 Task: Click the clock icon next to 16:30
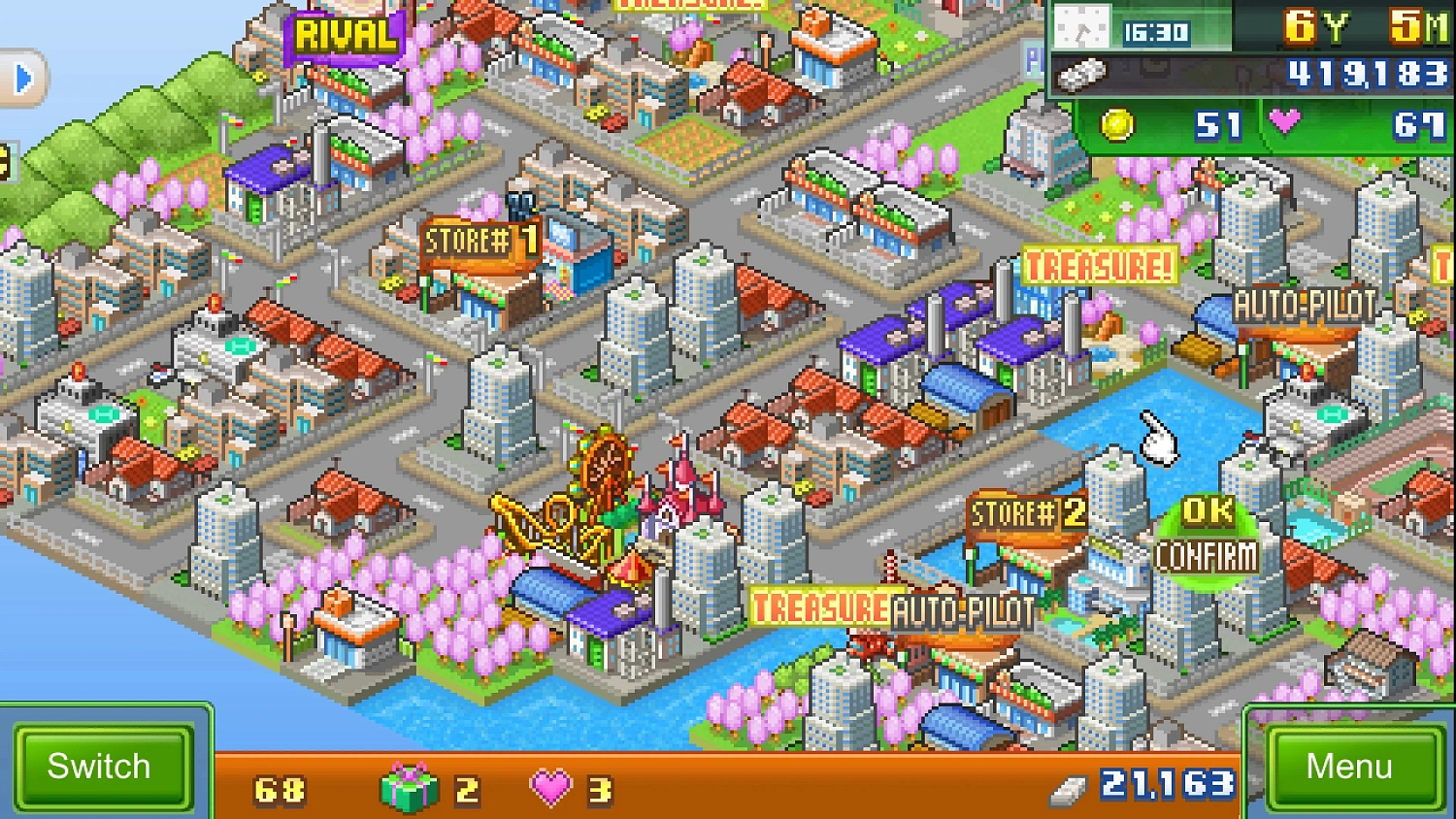point(1084,29)
